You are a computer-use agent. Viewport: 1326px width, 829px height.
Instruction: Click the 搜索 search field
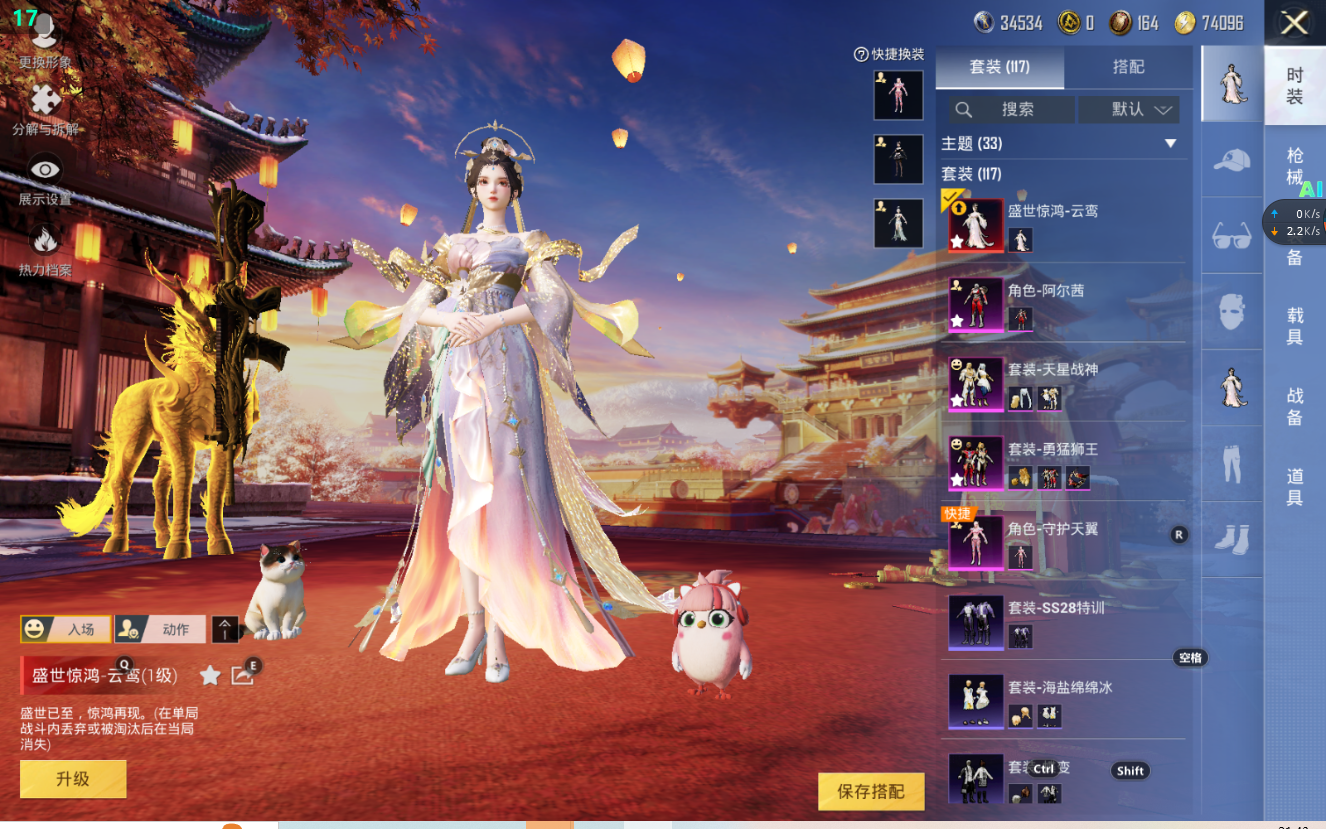click(1011, 110)
